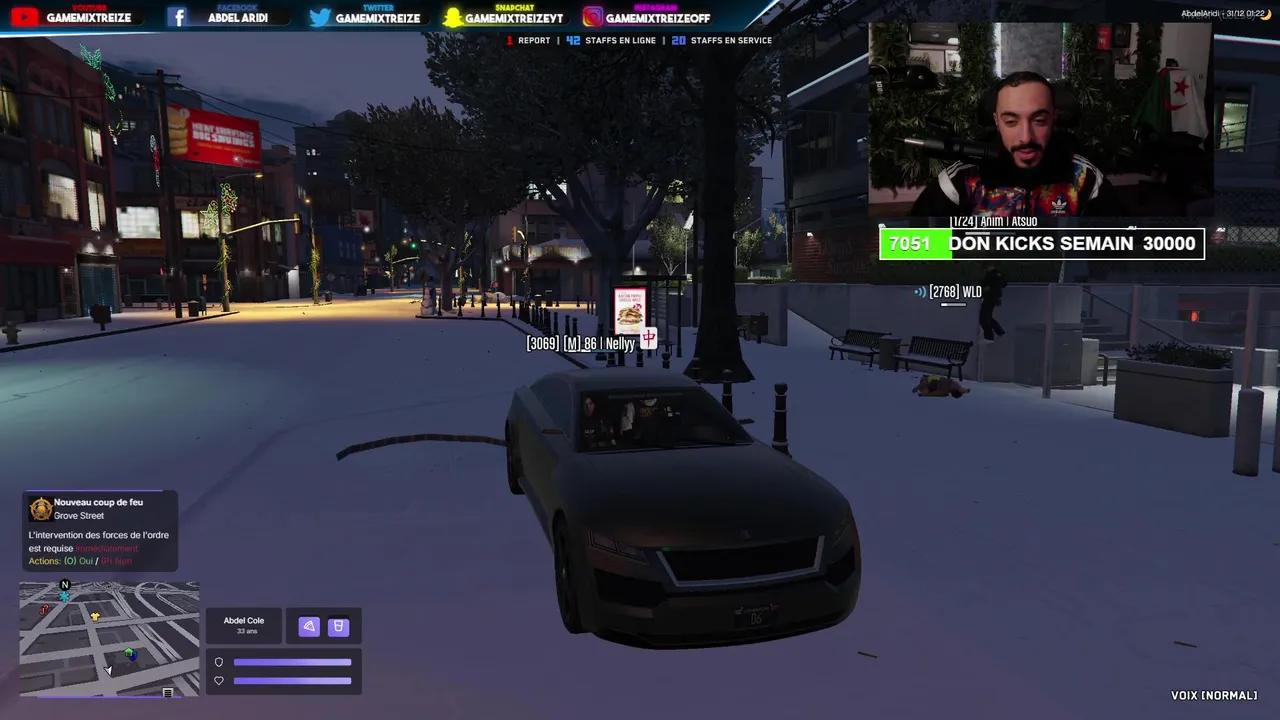This screenshot has width=1280, height=720.
Task: Click the red REPORT exclamation icon
Action: coord(510,40)
